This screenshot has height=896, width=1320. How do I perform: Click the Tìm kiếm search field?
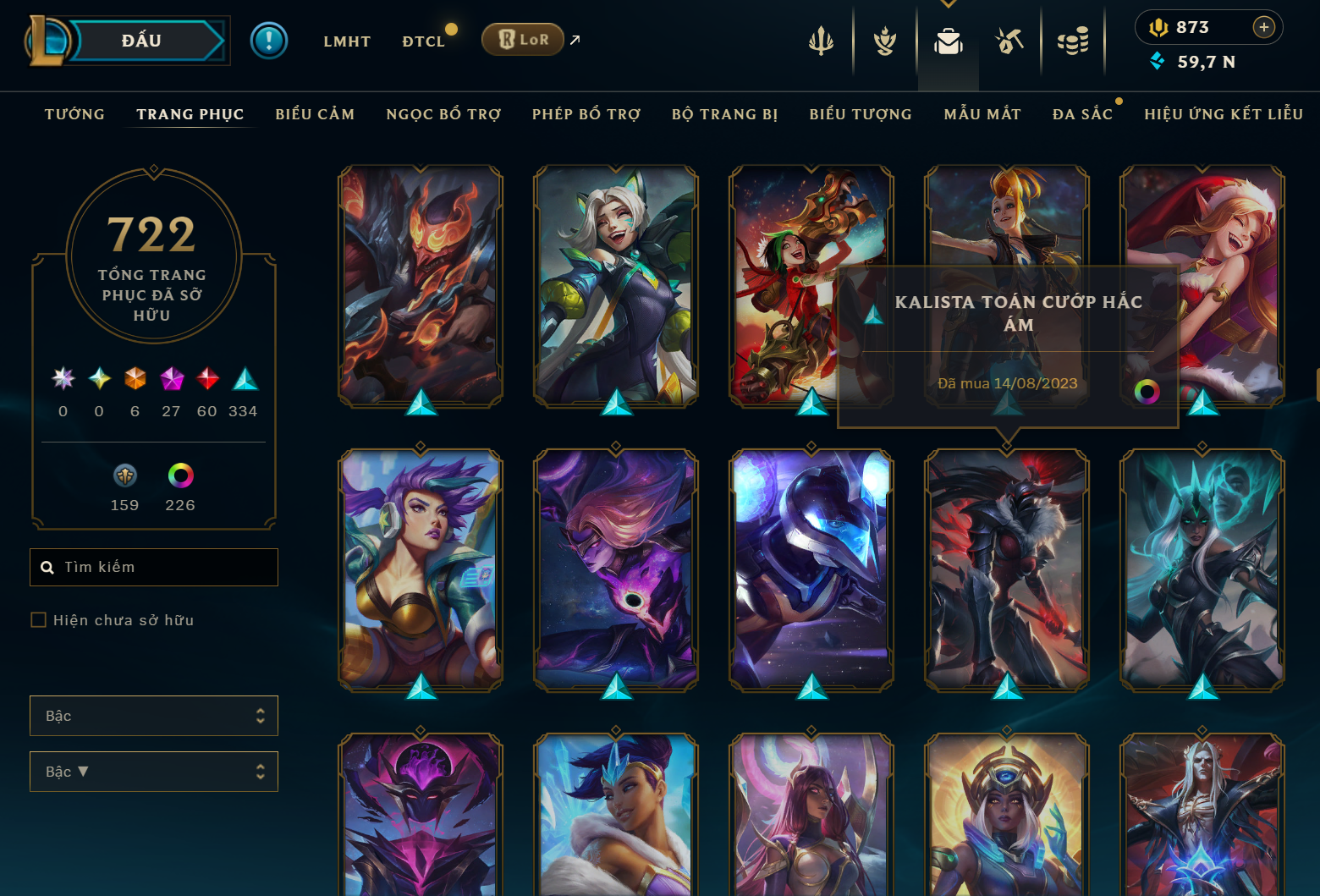coord(153,567)
